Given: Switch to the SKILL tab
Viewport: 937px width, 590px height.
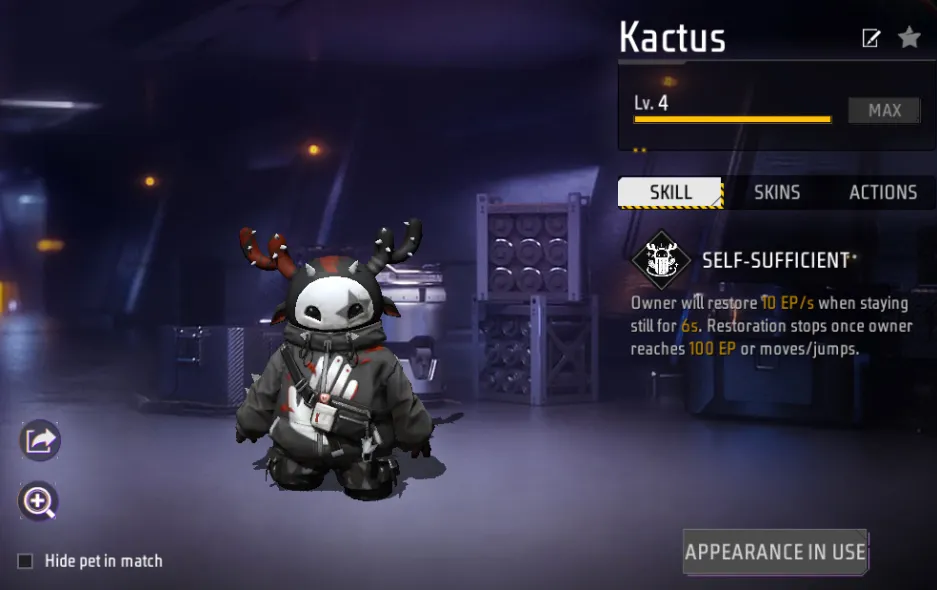Looking at the screenshot, I should pos(670,192).
